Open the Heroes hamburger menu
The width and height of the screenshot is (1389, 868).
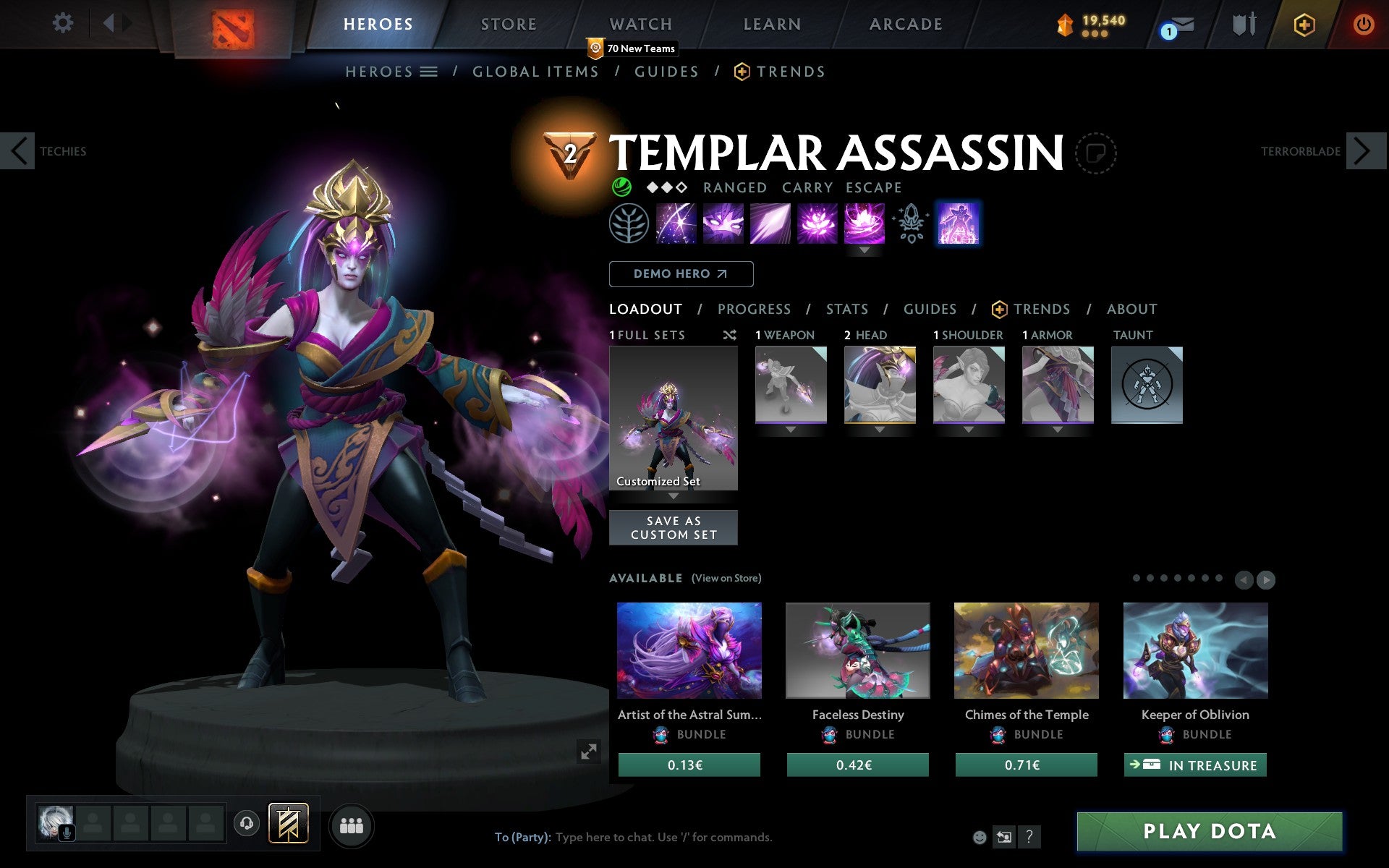click(x=430, y=72)
